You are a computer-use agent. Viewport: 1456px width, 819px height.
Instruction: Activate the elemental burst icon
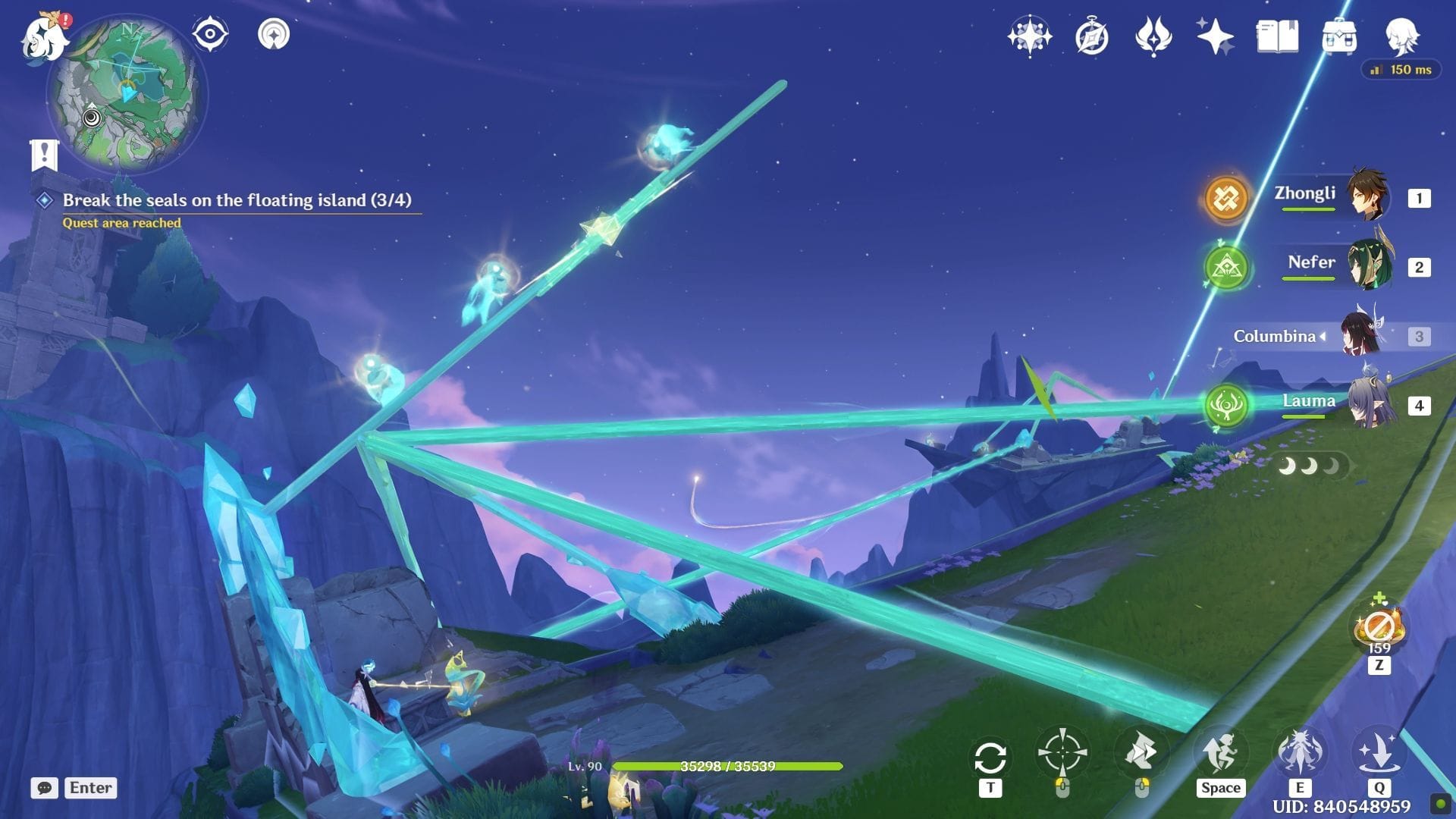tap(1379, 753)
